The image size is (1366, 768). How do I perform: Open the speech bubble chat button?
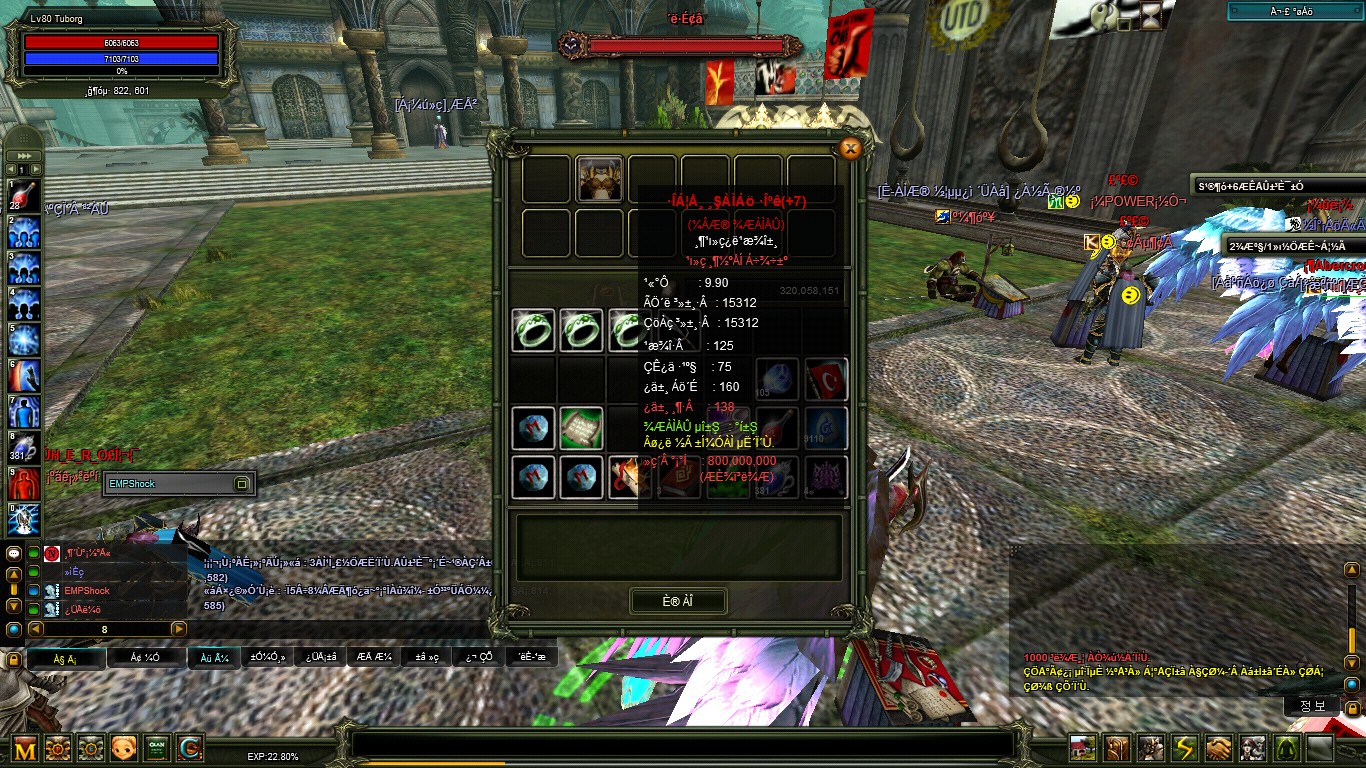pyautogui.click(x=14, y=554)
